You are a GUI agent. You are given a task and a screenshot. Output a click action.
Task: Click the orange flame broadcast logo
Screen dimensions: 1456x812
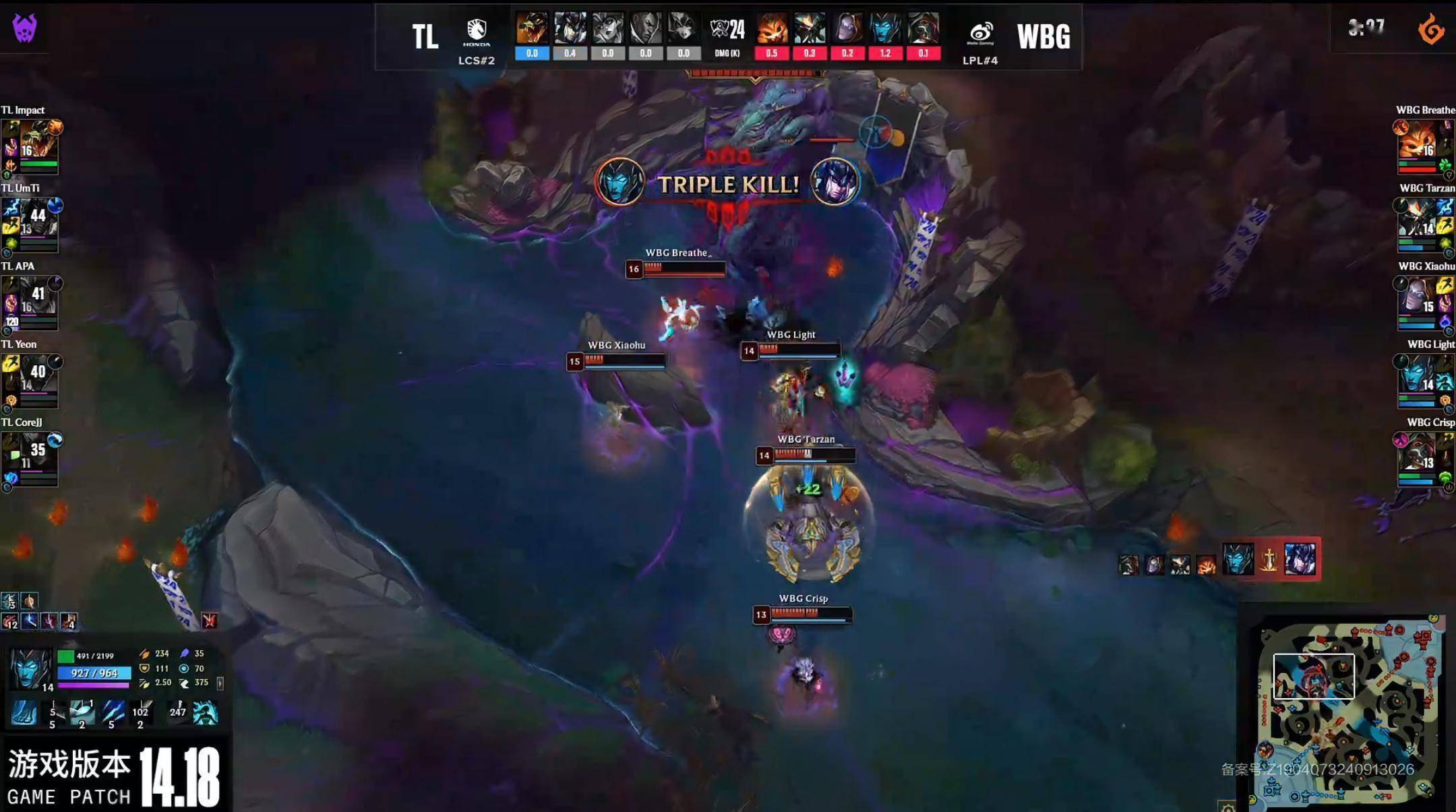1430,30
